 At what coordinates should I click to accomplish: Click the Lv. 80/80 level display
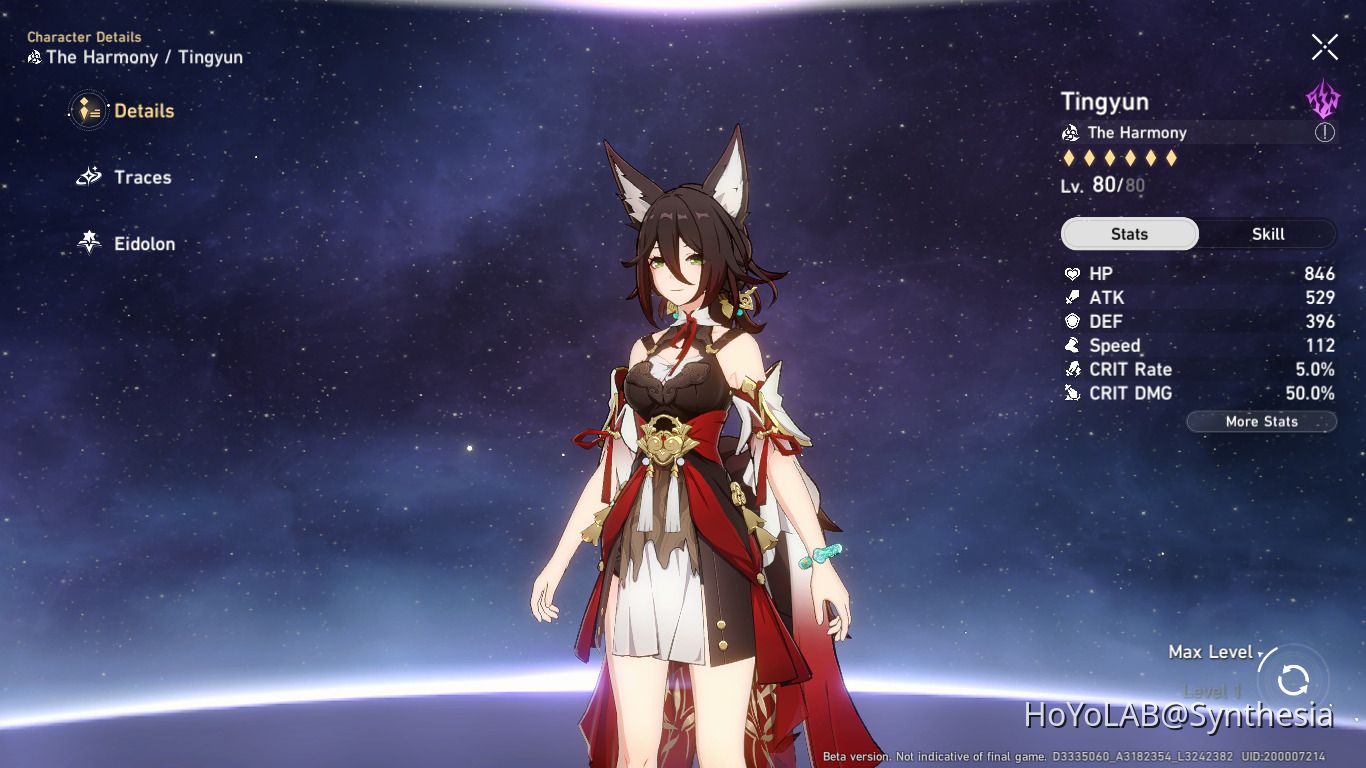point(1103,185)
